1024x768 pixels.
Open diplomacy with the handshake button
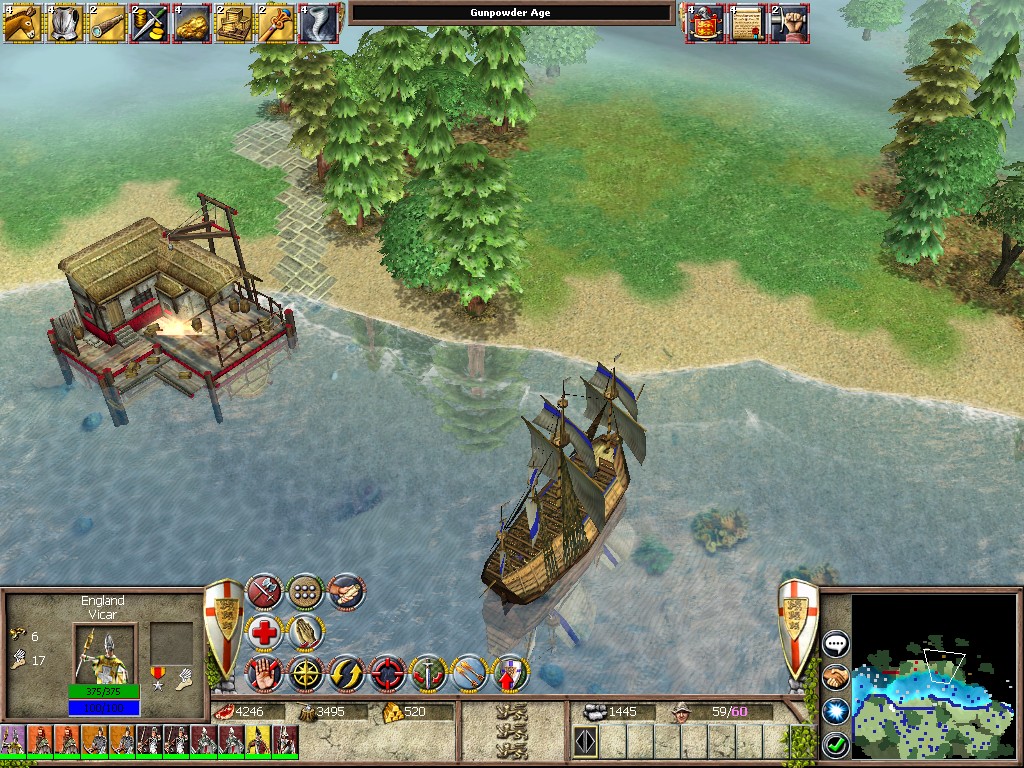click(835, 678)
